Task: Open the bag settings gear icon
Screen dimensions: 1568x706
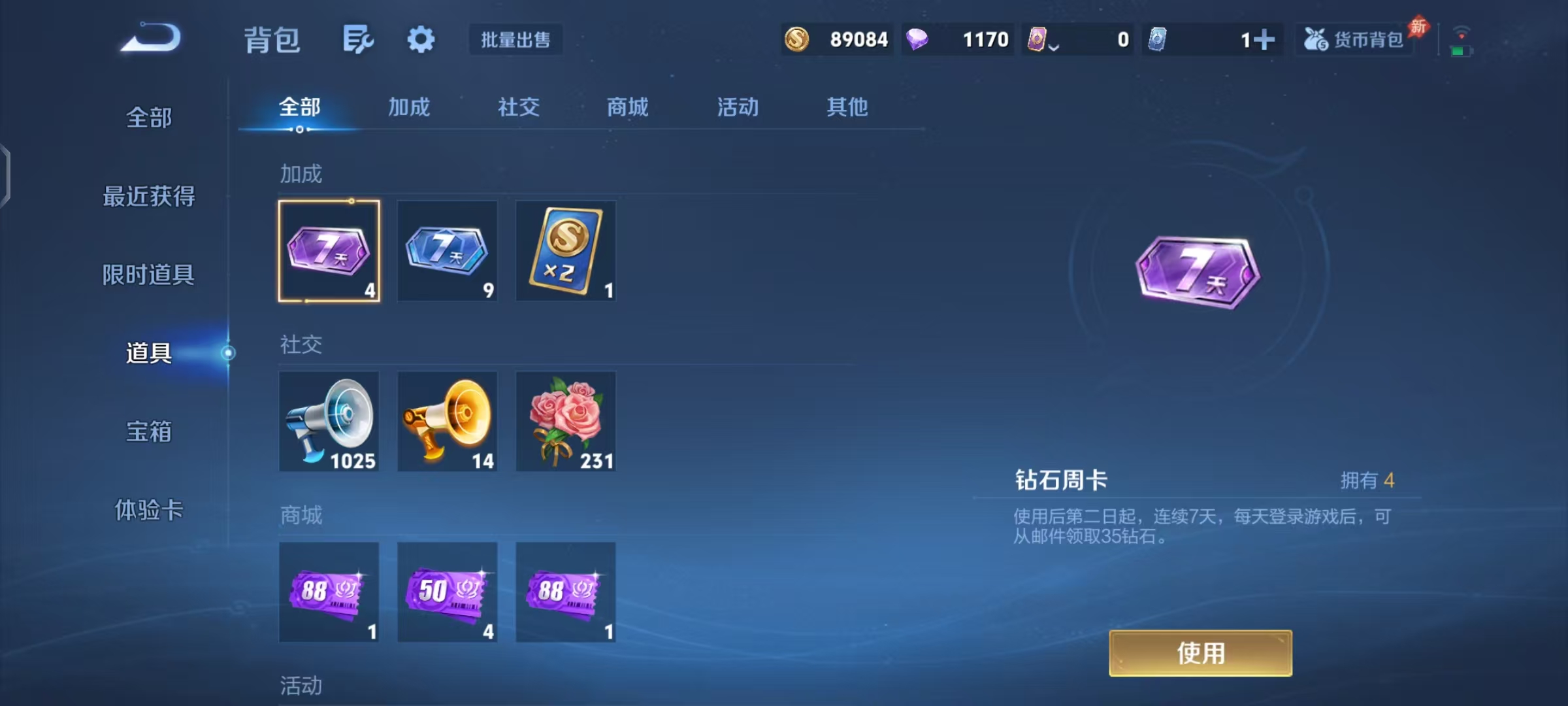Action: click(x=420, y=39)
